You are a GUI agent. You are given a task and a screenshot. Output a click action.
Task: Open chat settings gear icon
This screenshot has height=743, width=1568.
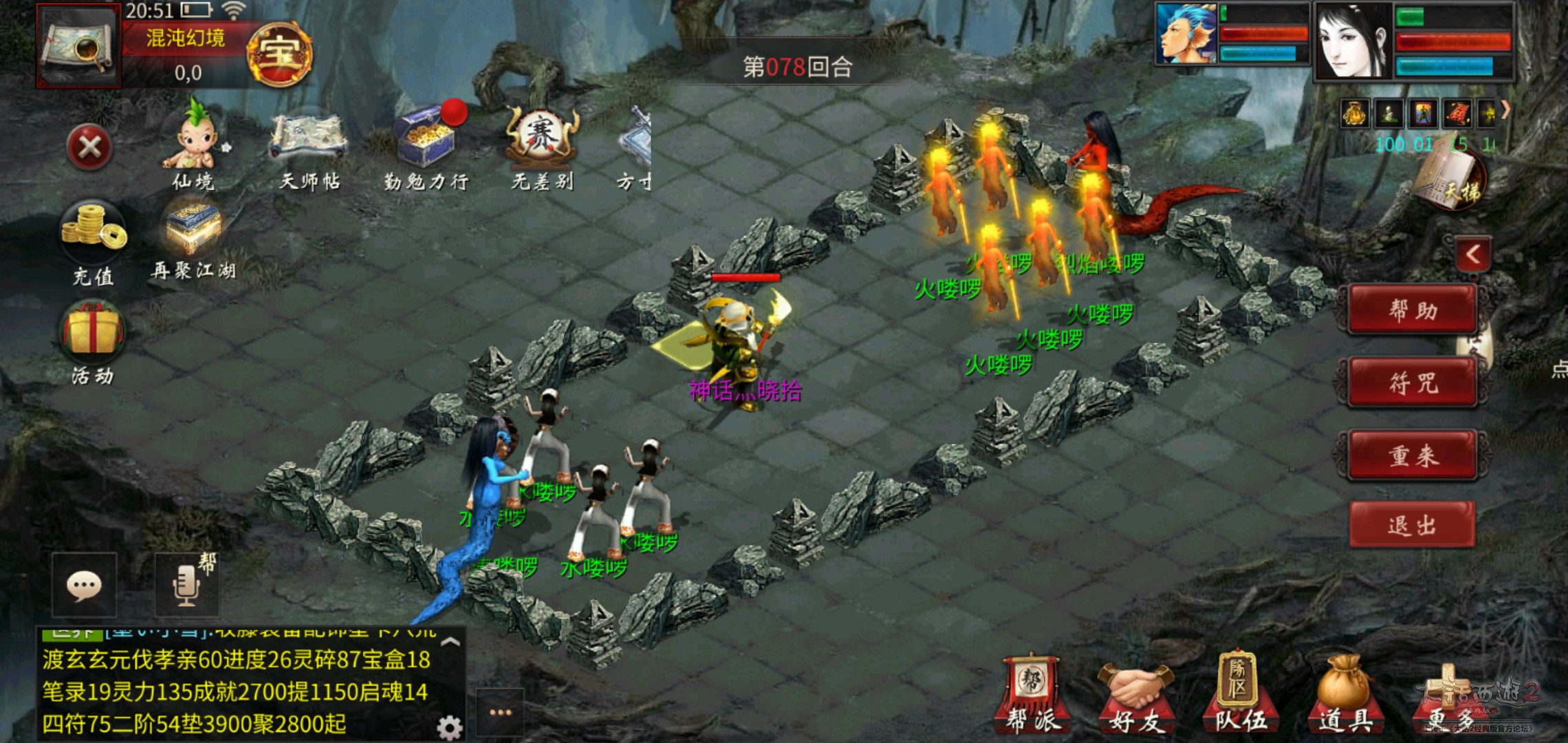coord(449,727)
